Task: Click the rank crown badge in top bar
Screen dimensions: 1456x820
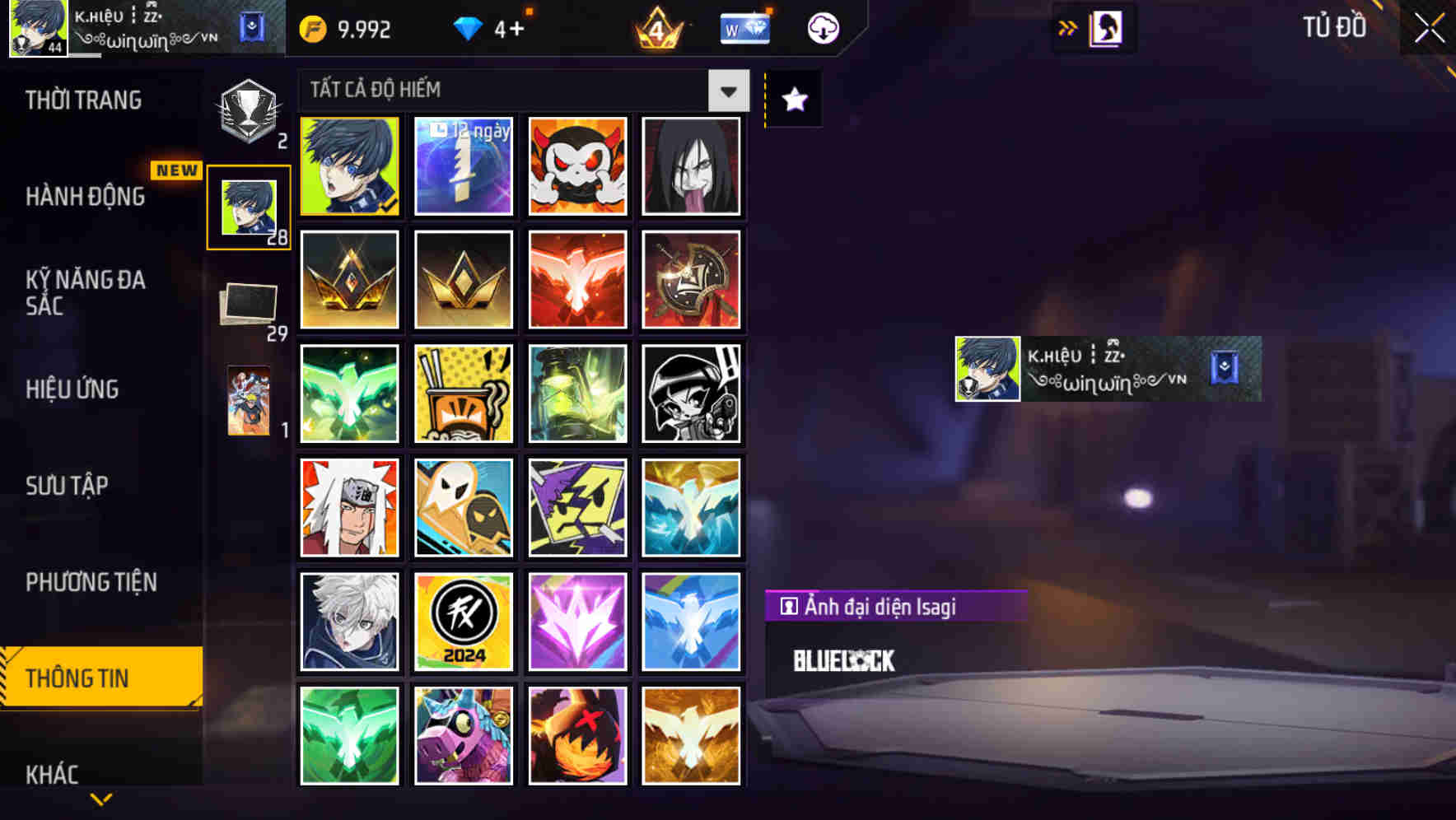Action: click(656, 29)
